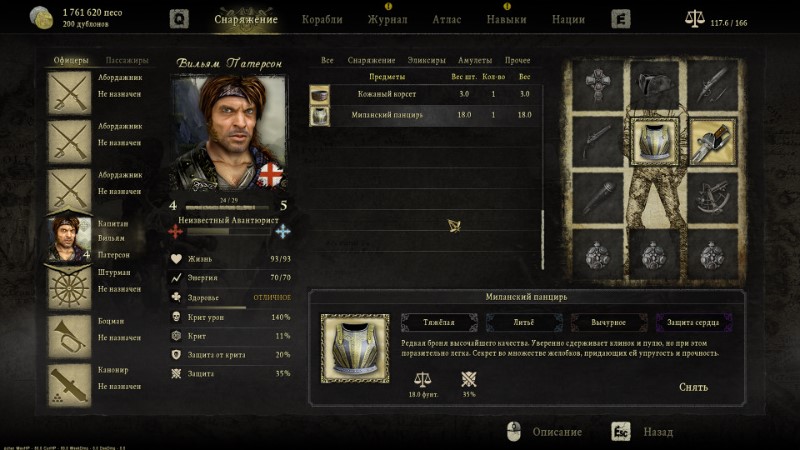Filter items by Эликсиры
Image resolution: width=800 pixels, height=450 pixels.
(x=427, y=61)
